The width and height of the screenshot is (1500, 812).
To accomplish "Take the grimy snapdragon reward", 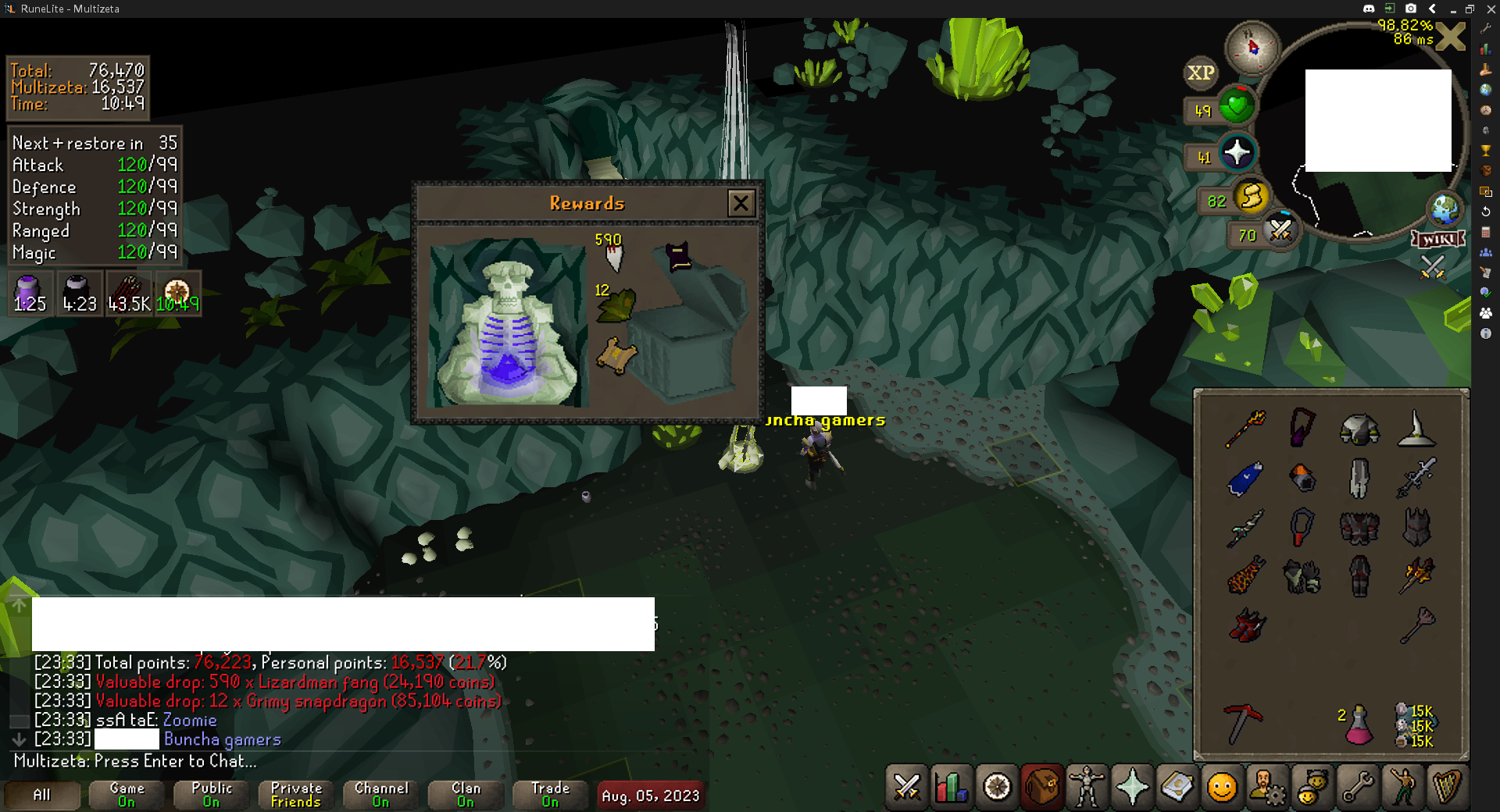I will click(616, 305).
